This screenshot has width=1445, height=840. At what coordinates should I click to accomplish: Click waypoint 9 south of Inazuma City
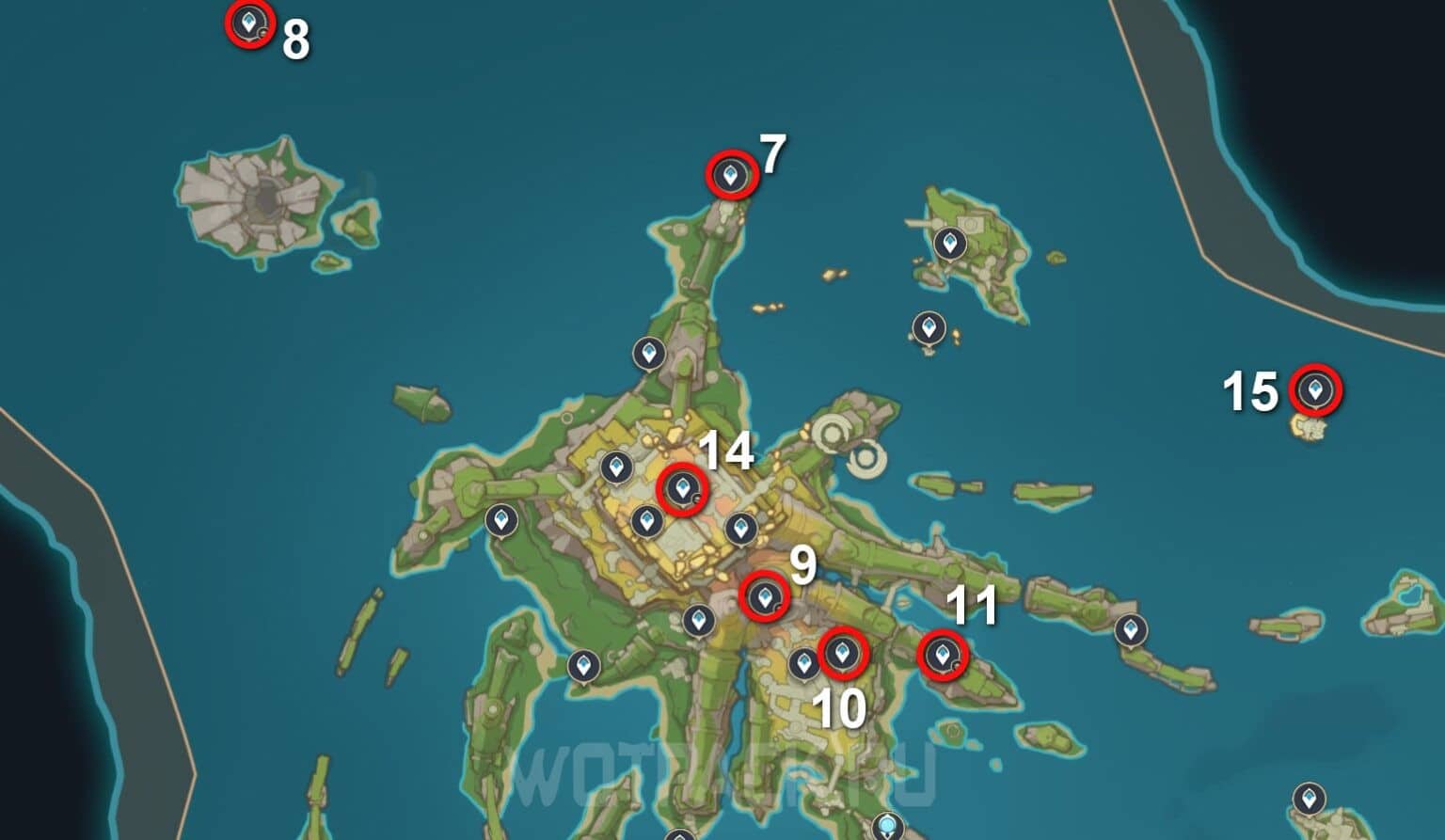[767, 596]
